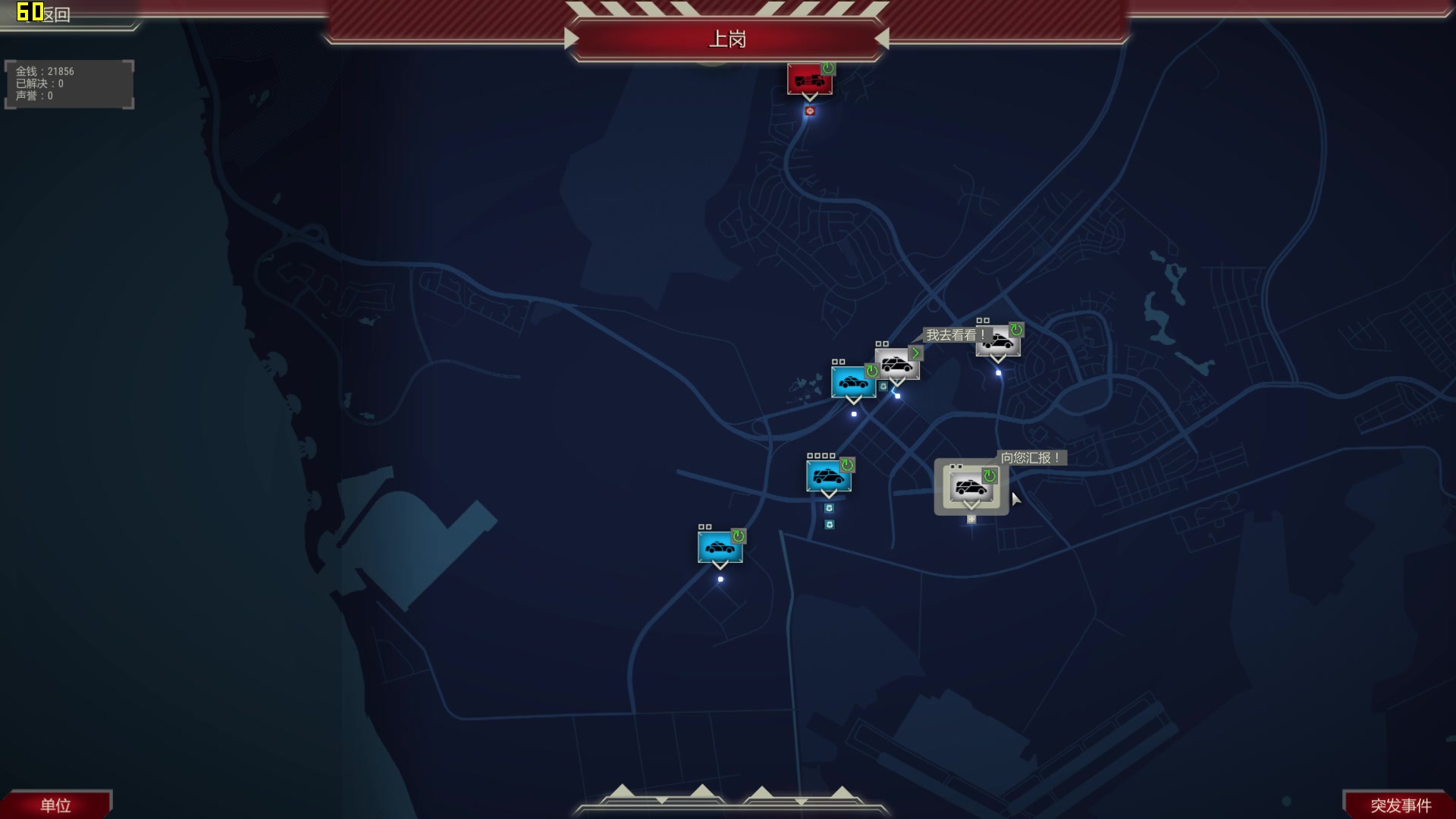Viewport: 1456px width, 819px height.
Task: Select the grey unit saying 向您汇报
Action: 970,487
